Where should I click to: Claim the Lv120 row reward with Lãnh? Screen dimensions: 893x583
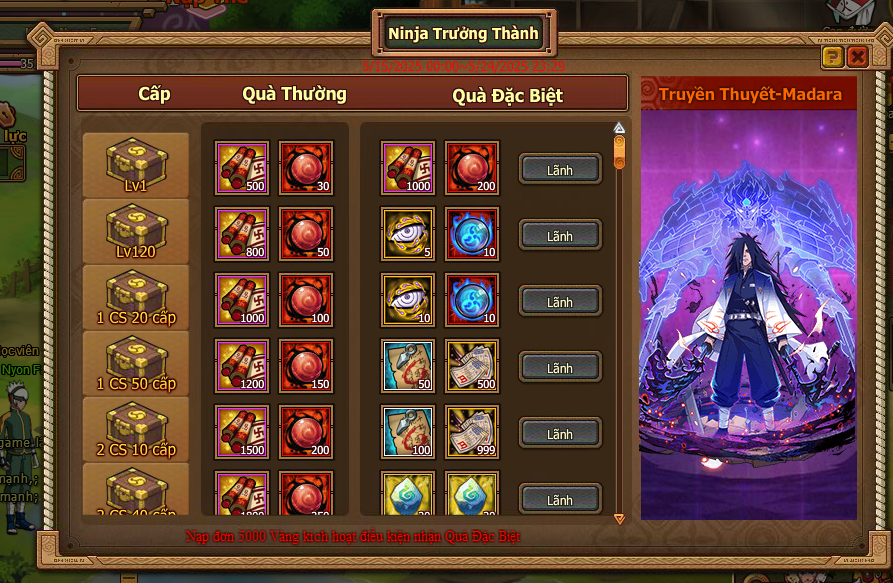point(560,236)
